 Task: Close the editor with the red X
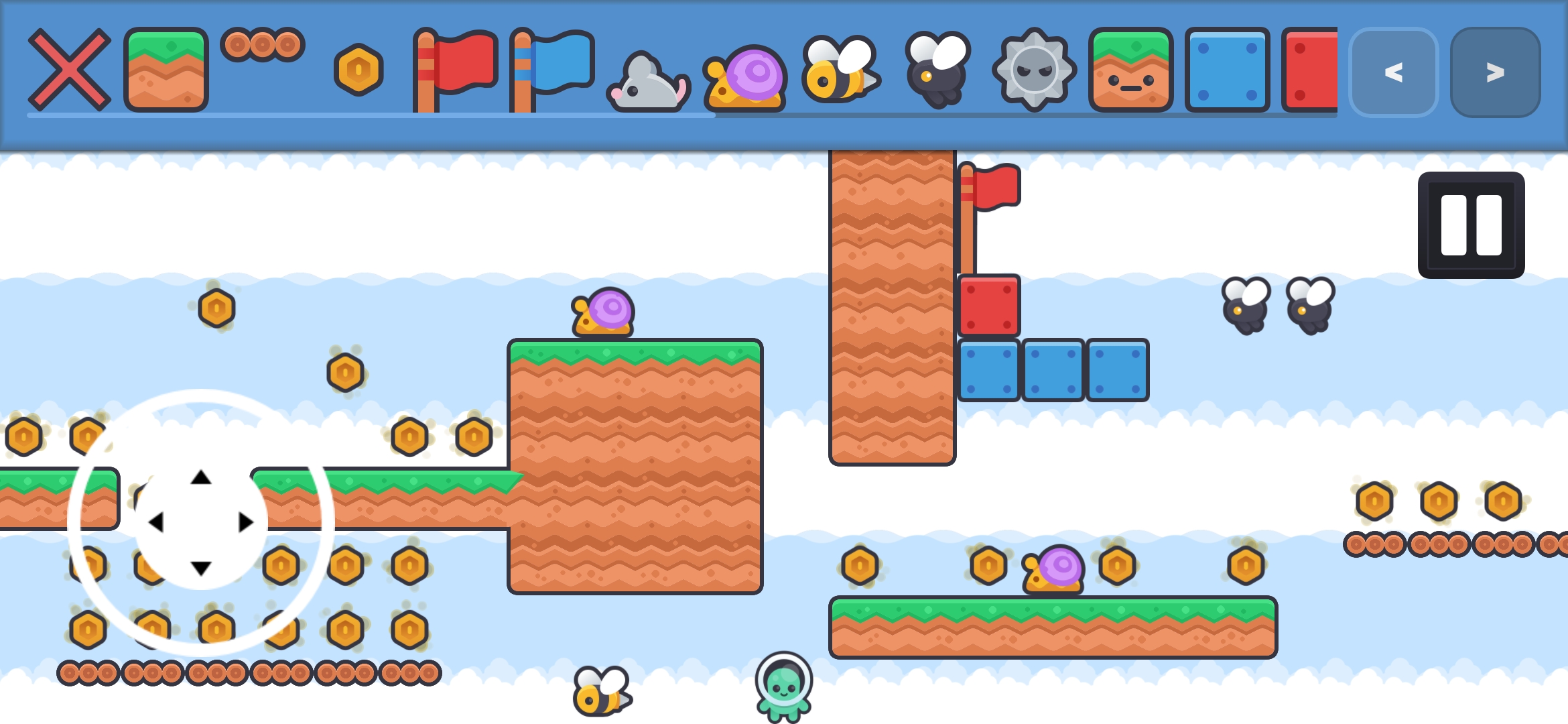tap(71, 68)
